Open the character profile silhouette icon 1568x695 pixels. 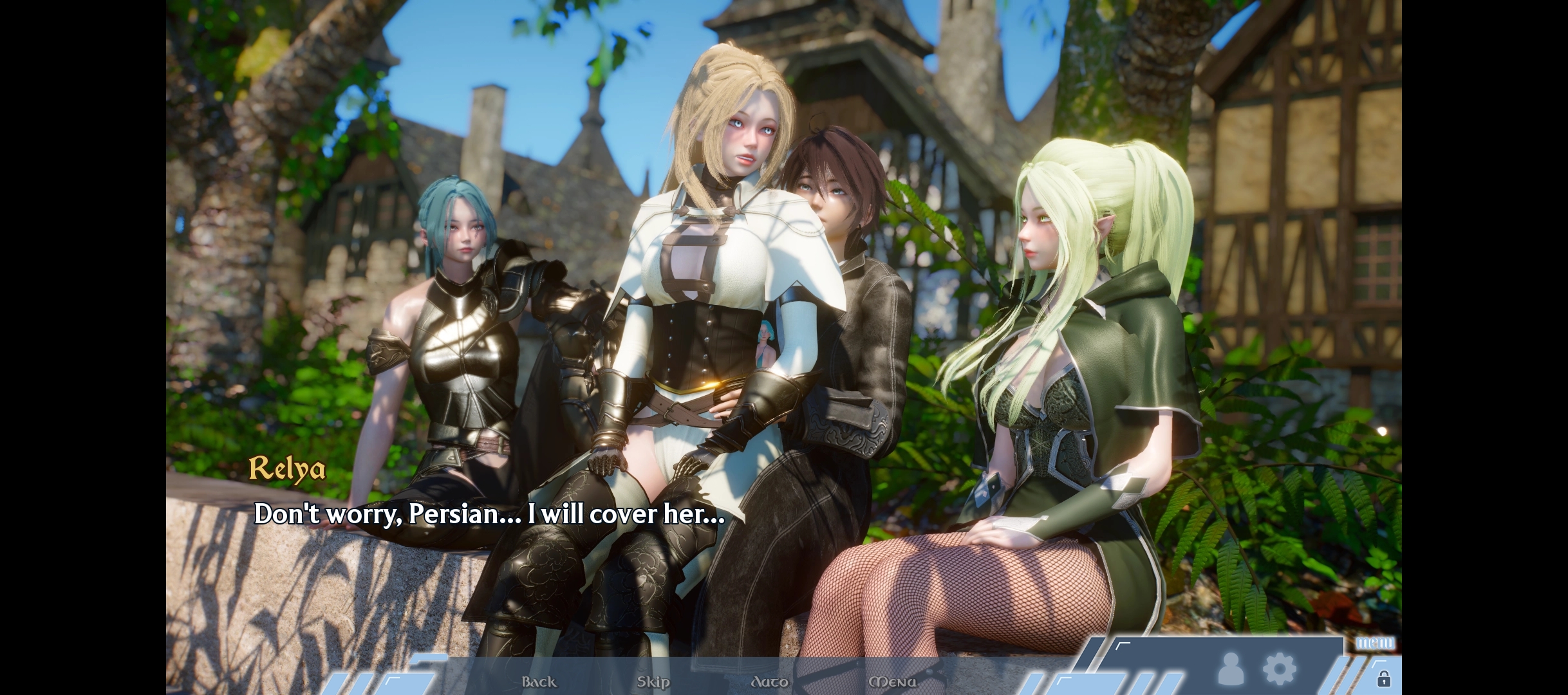pos(1230,669)
